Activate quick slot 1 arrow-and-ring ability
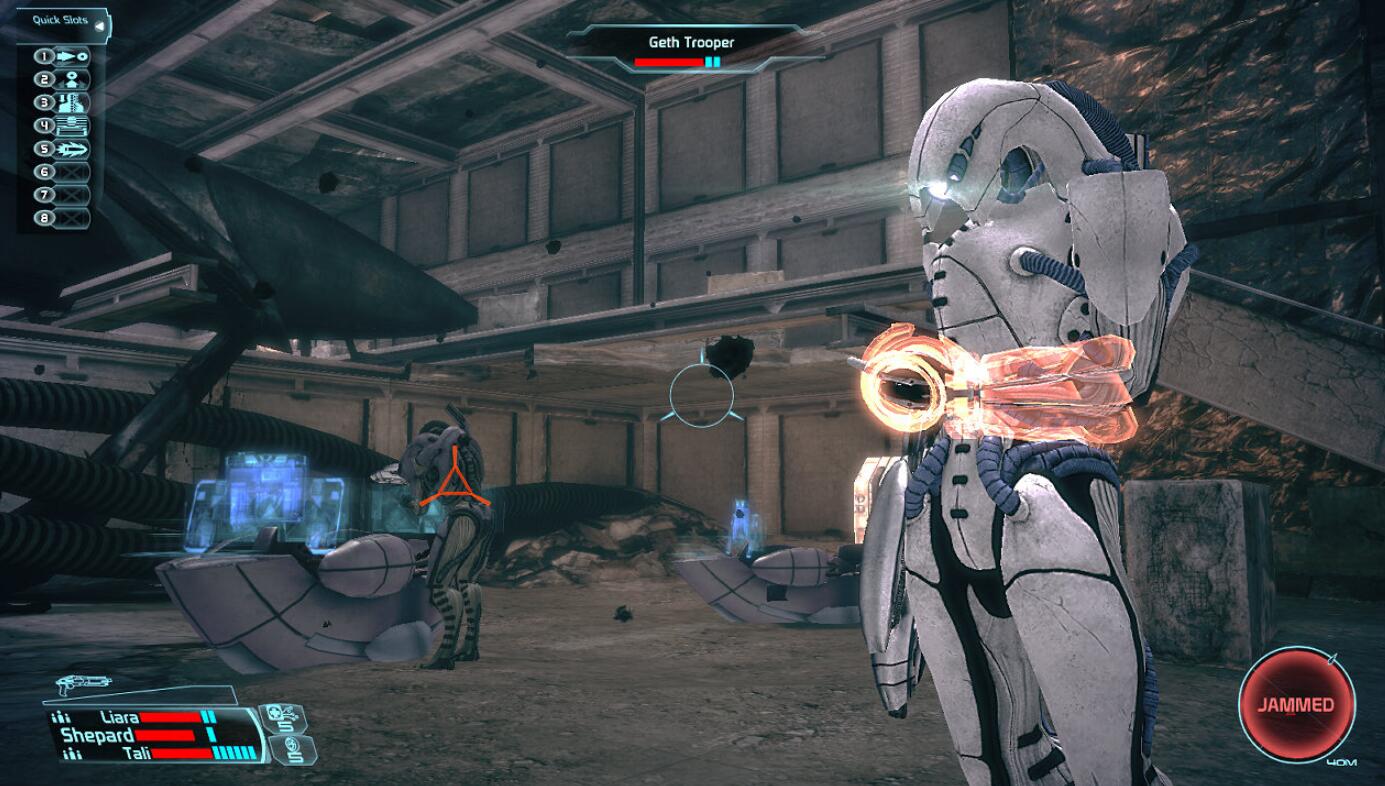Screen dimensions: 1385x786 point(74,57)
